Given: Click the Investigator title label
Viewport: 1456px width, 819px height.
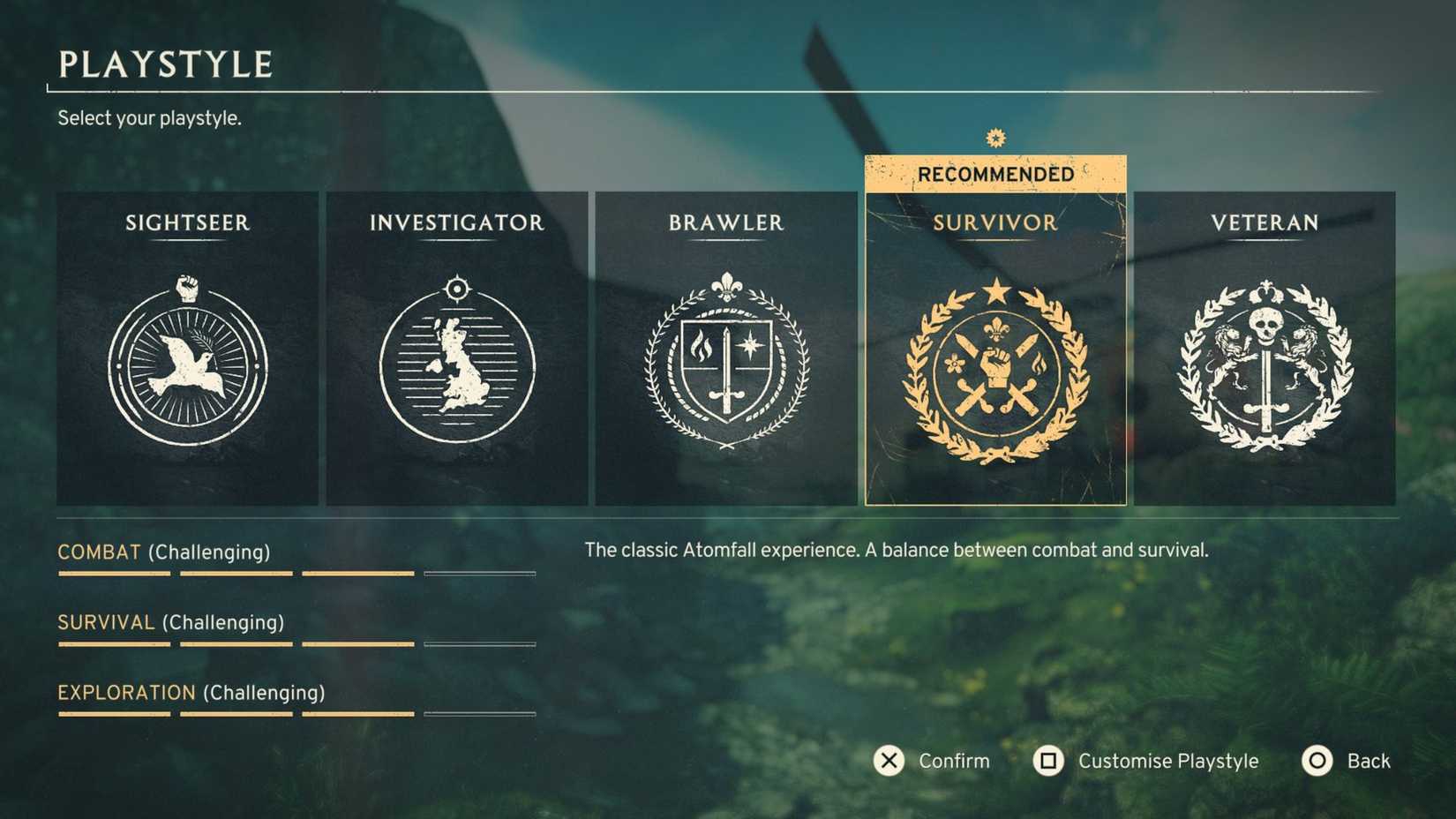Looking at the screenshot, I should [x=457, y=223].
